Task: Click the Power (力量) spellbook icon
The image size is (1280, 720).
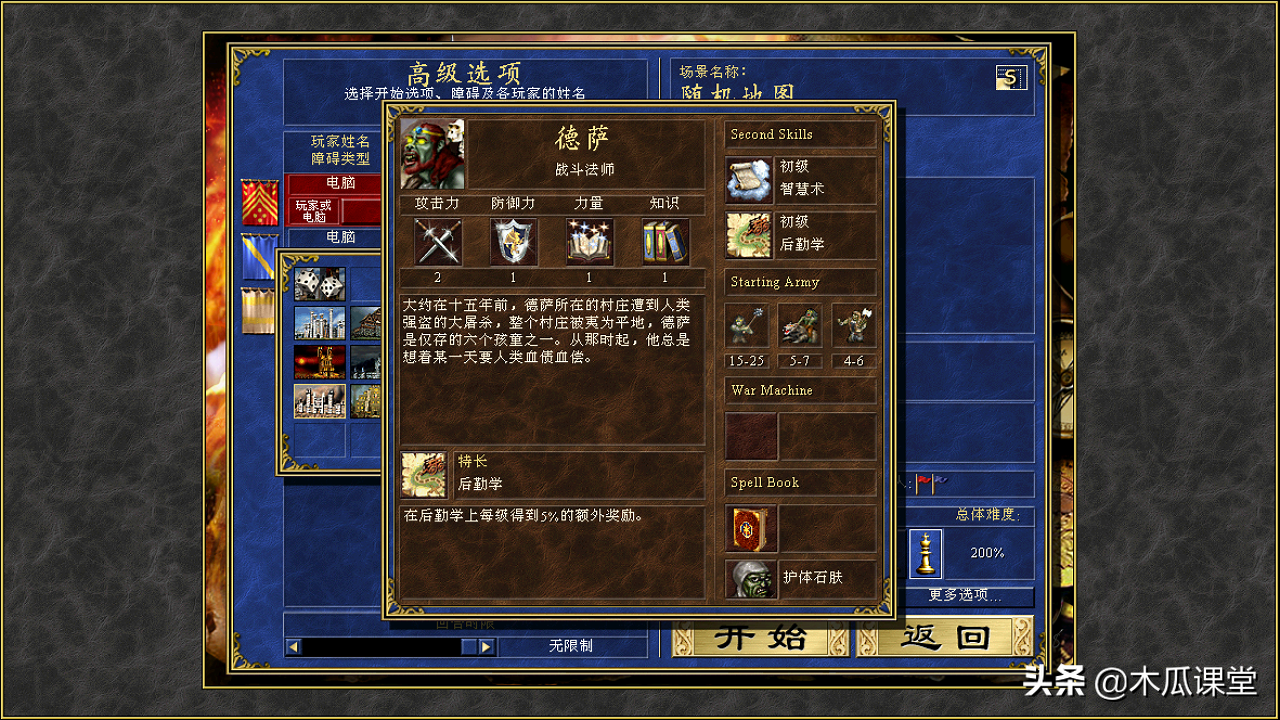Action: [x=589, y=241]
